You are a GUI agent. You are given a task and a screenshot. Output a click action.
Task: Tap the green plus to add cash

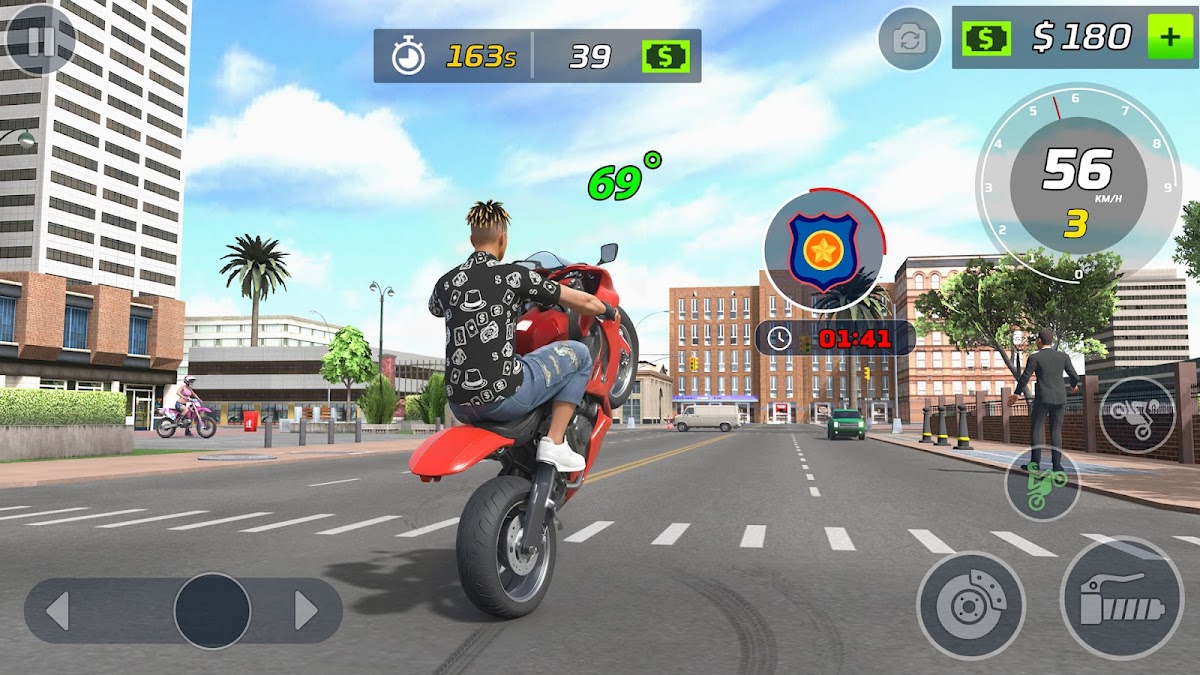(1170, 38)
